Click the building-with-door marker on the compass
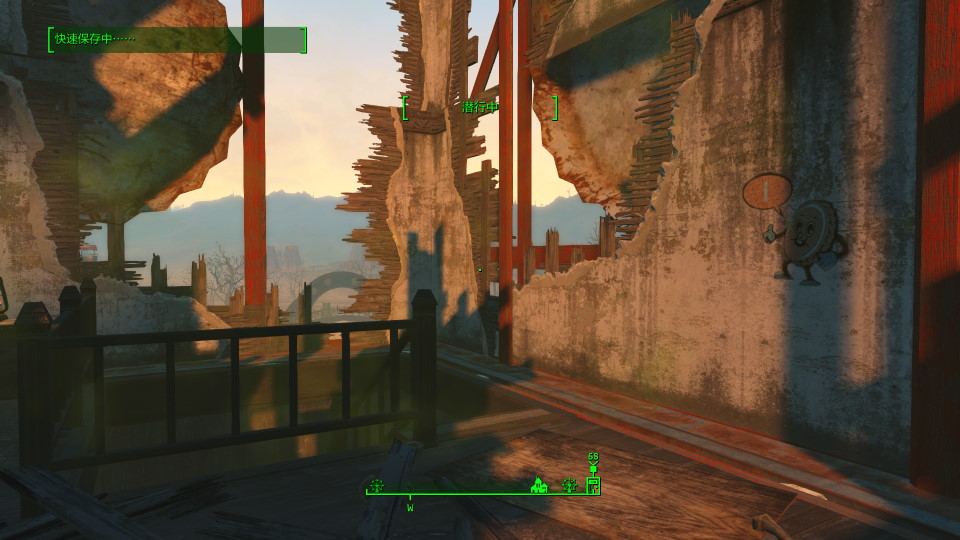 [592, 486]
